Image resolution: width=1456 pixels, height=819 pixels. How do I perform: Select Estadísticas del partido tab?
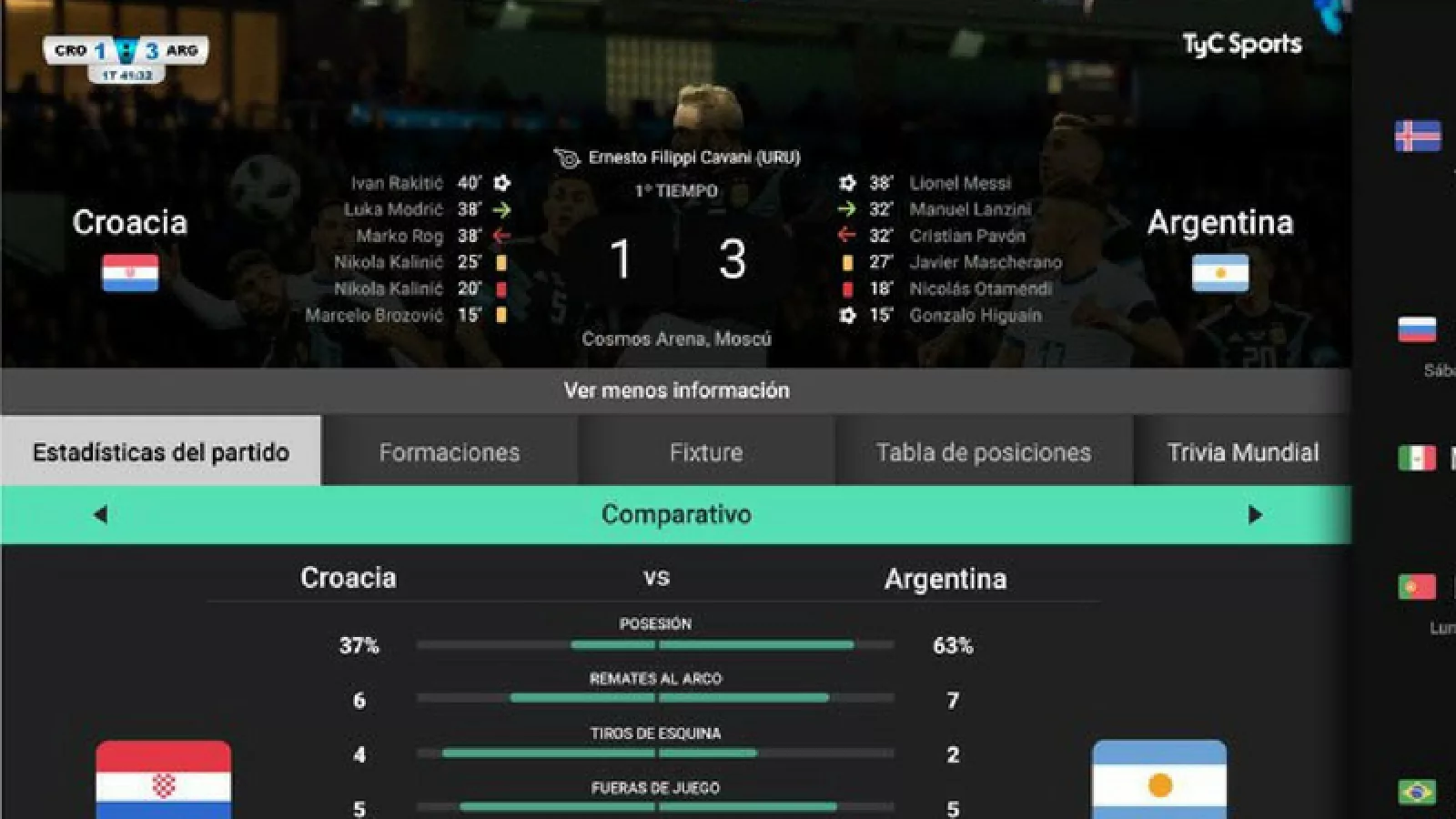(161, 452)
